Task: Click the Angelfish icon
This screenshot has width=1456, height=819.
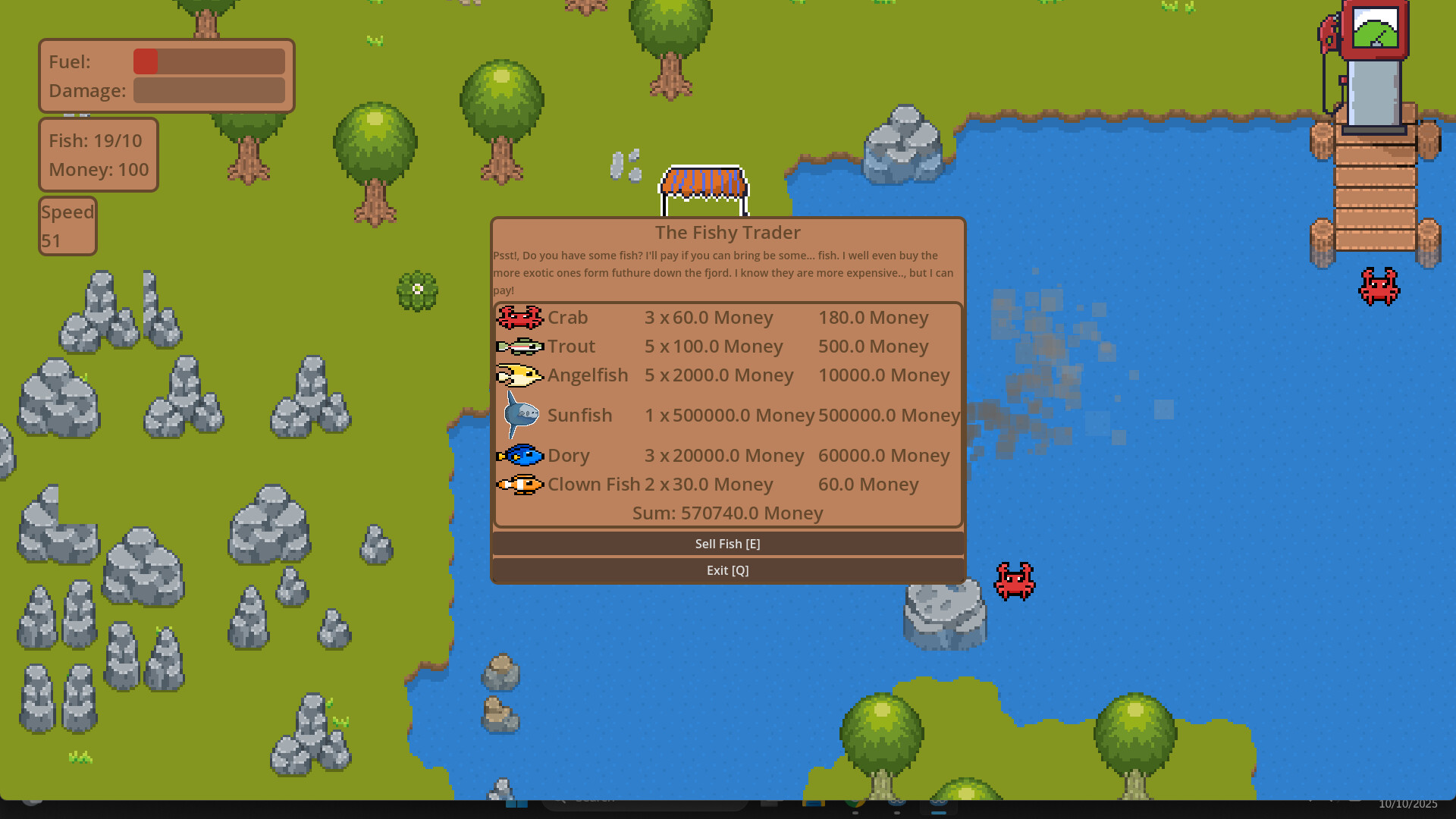Action: 519,375
